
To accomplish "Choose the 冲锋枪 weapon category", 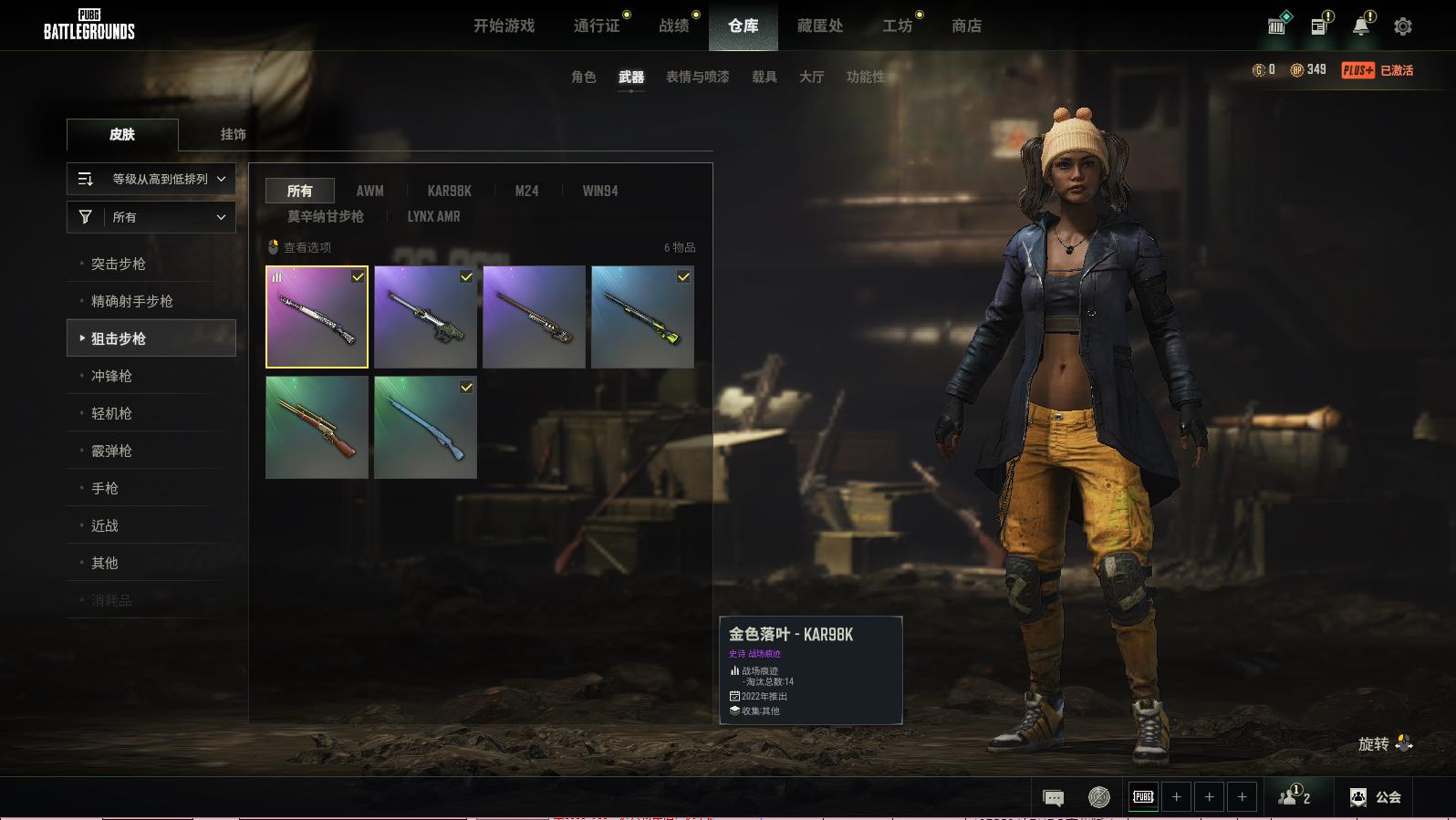I will pyautogui.click(x=111, y=376).
